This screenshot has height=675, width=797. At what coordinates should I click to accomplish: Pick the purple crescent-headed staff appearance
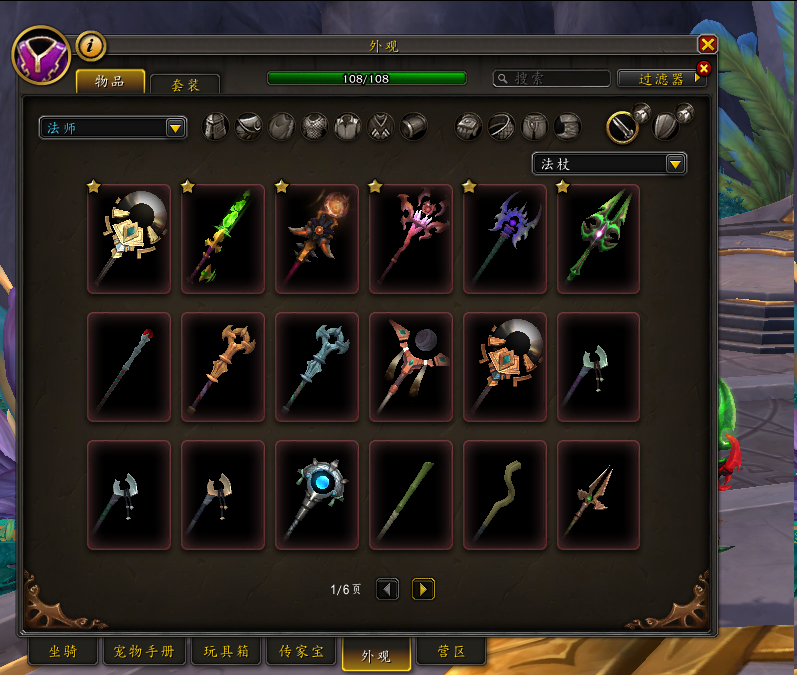tap(505, 239)
